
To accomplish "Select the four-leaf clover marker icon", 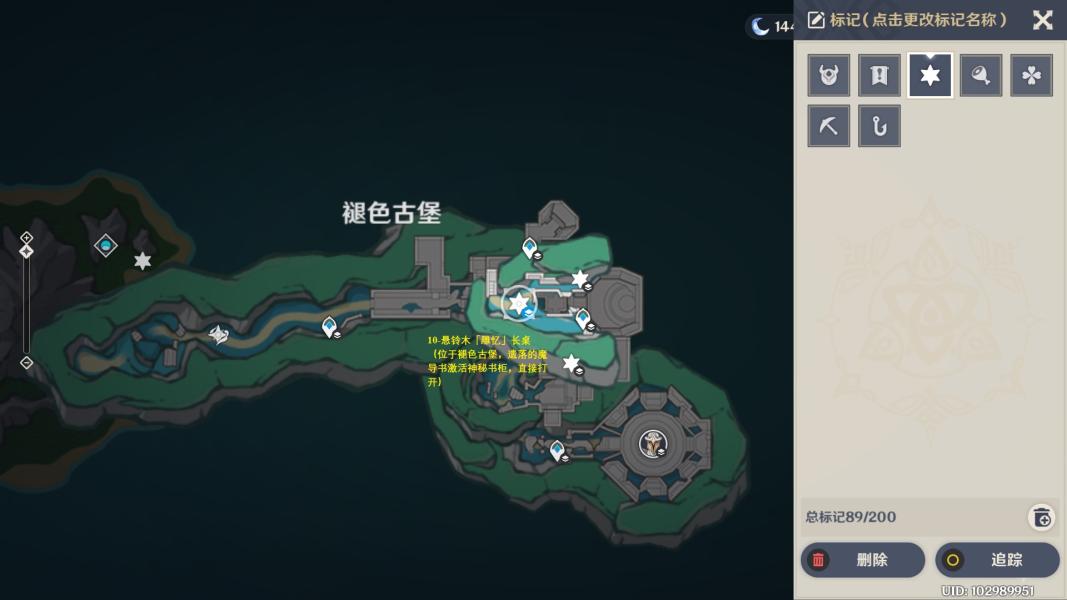I will [x=1031, y=76].
